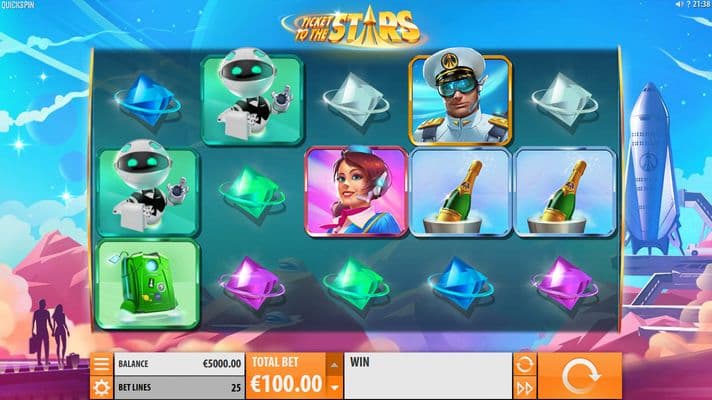The image size is (712, 400).
Task: Spin the reels with the large arrow button
Action: [x=581, y=376]
